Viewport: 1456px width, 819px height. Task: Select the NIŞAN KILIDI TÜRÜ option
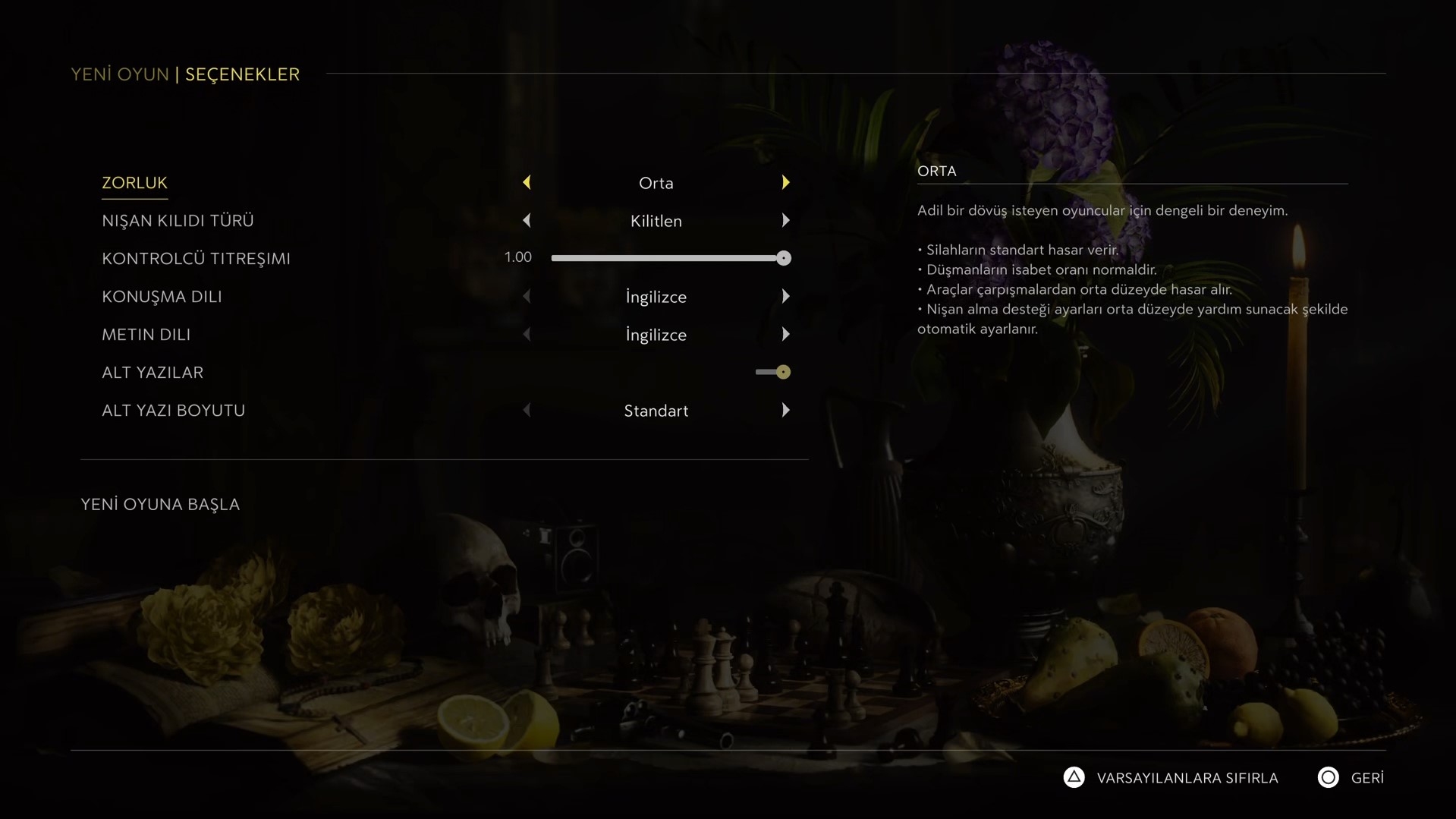point(178,221)
